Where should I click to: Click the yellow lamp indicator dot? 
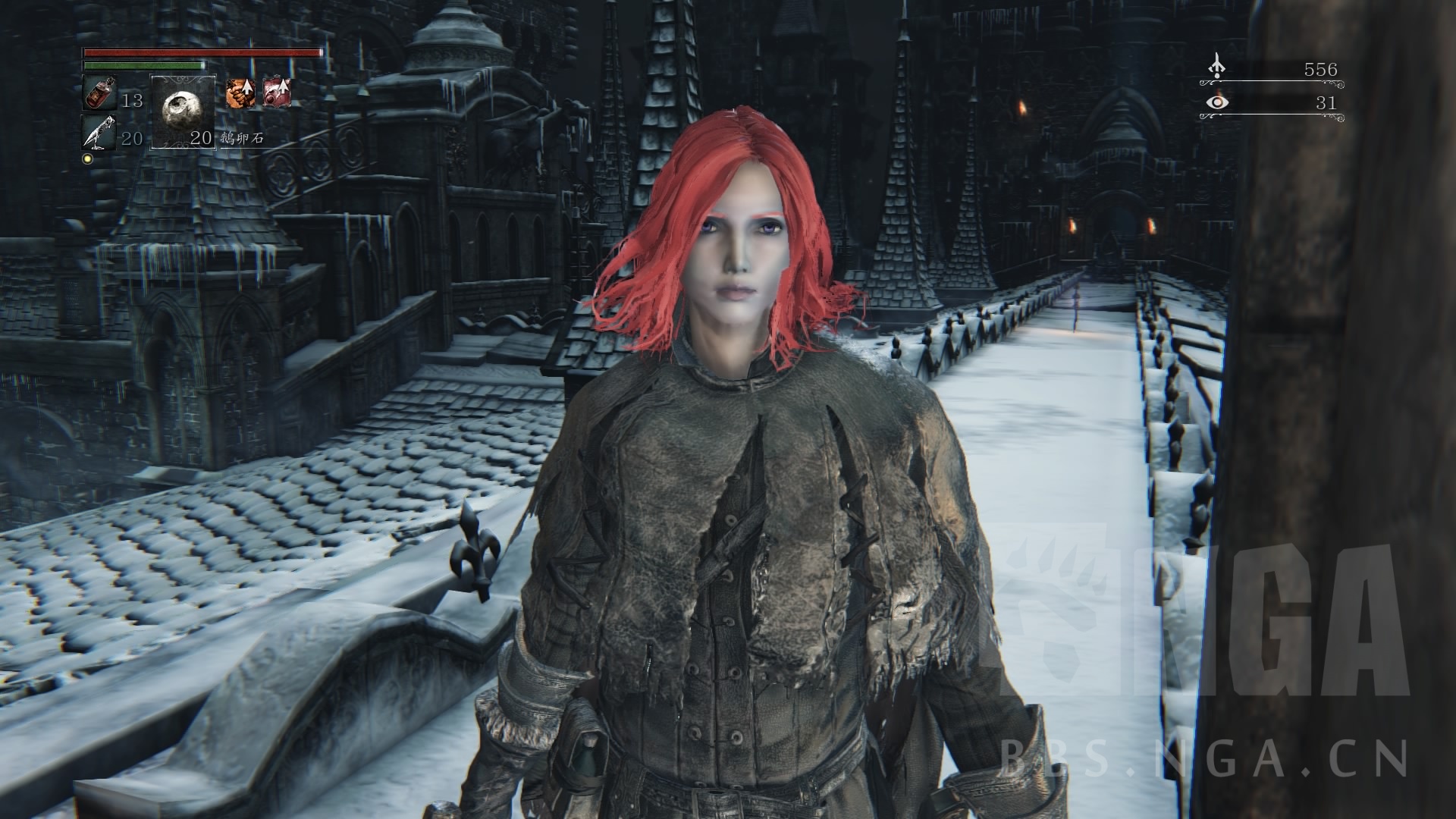click(x=86, y=157)
